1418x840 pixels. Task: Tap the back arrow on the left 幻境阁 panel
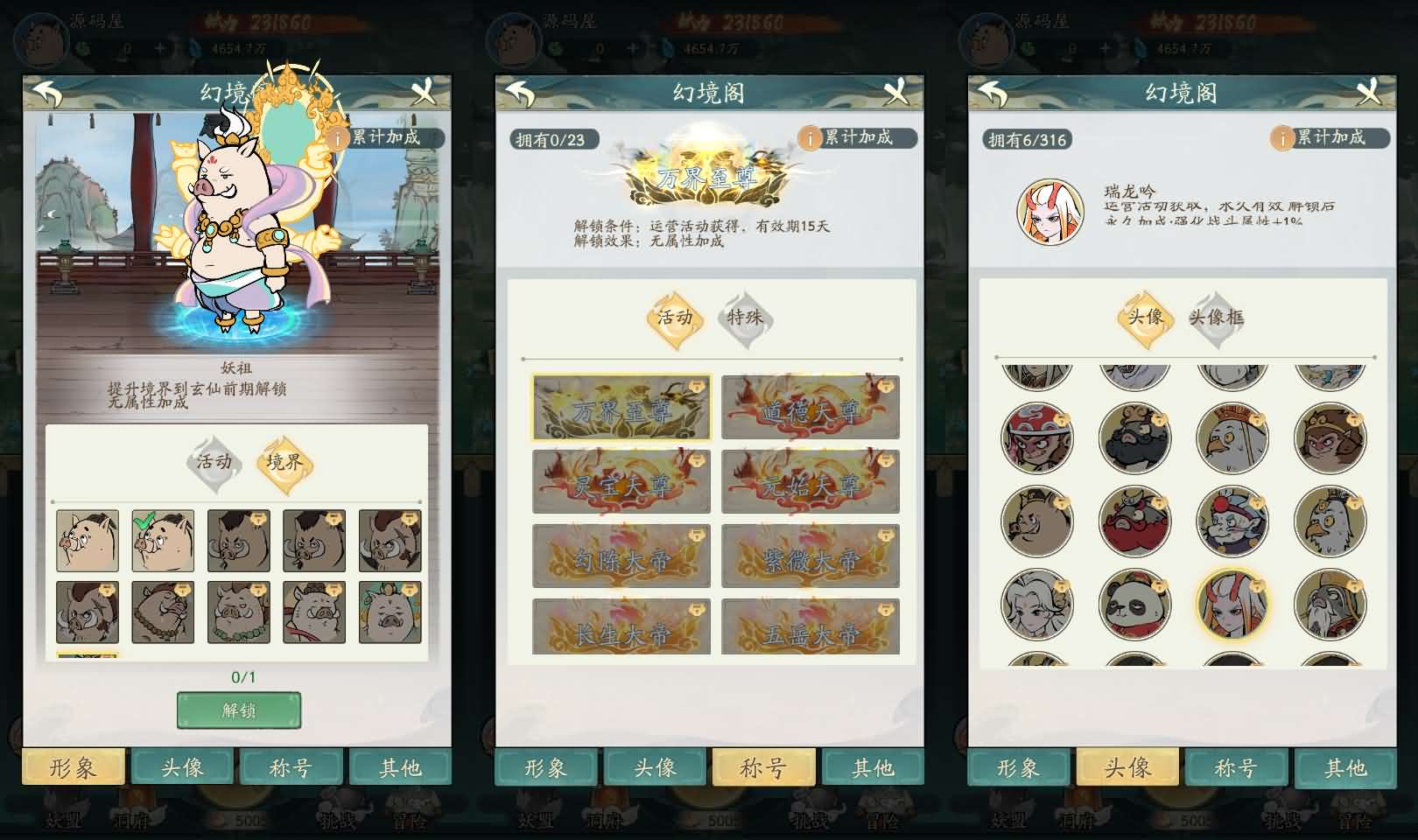click(48, 90)
